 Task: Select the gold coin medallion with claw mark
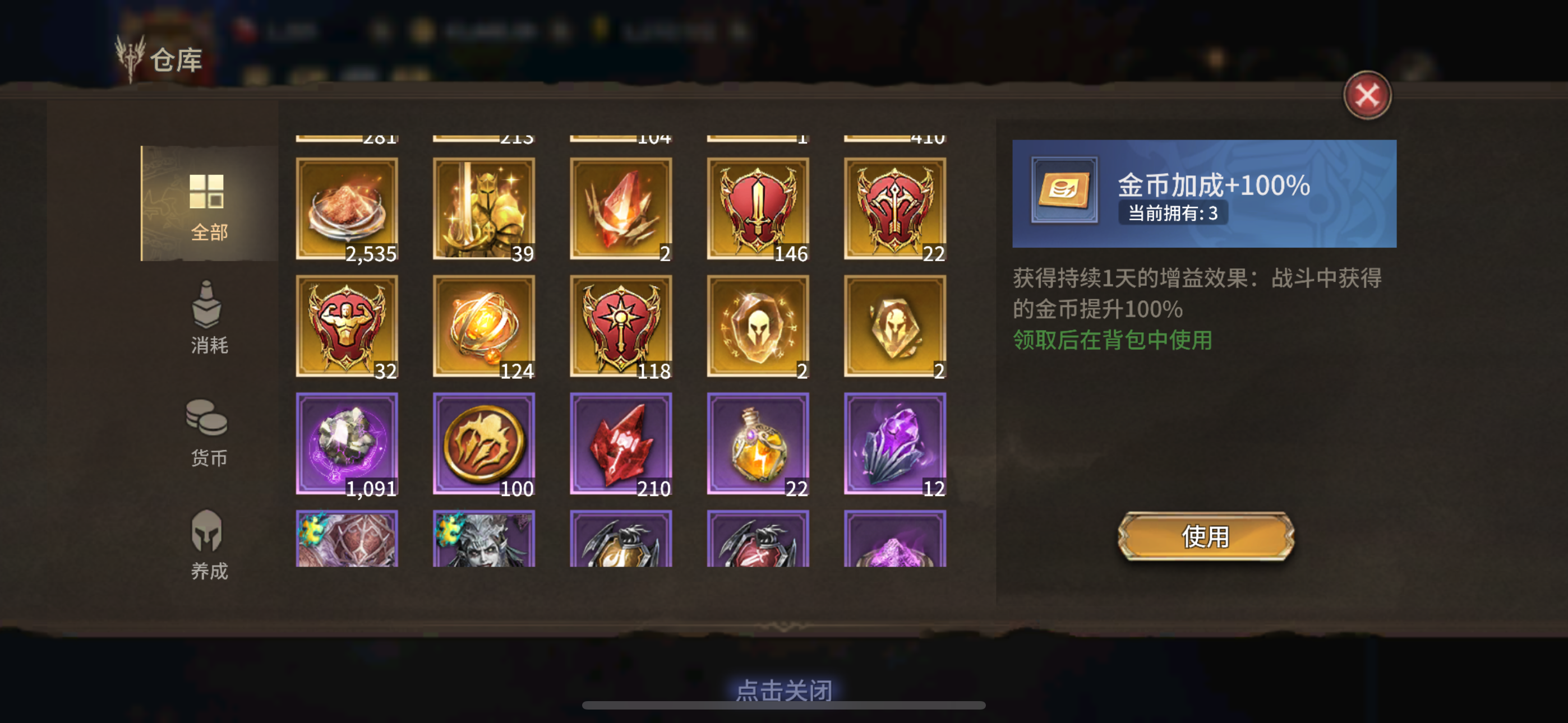(484, 444)
